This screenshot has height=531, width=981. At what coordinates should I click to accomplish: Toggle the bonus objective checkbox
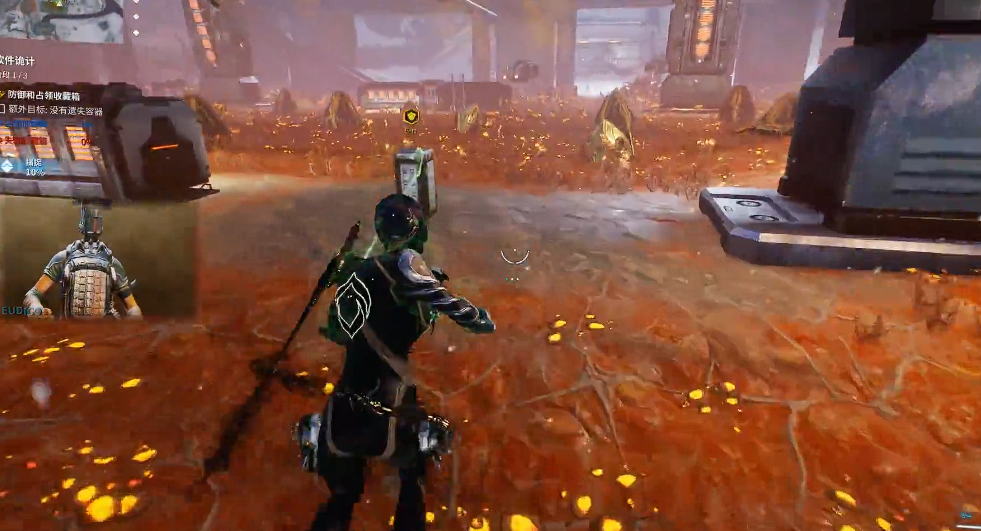4,110
